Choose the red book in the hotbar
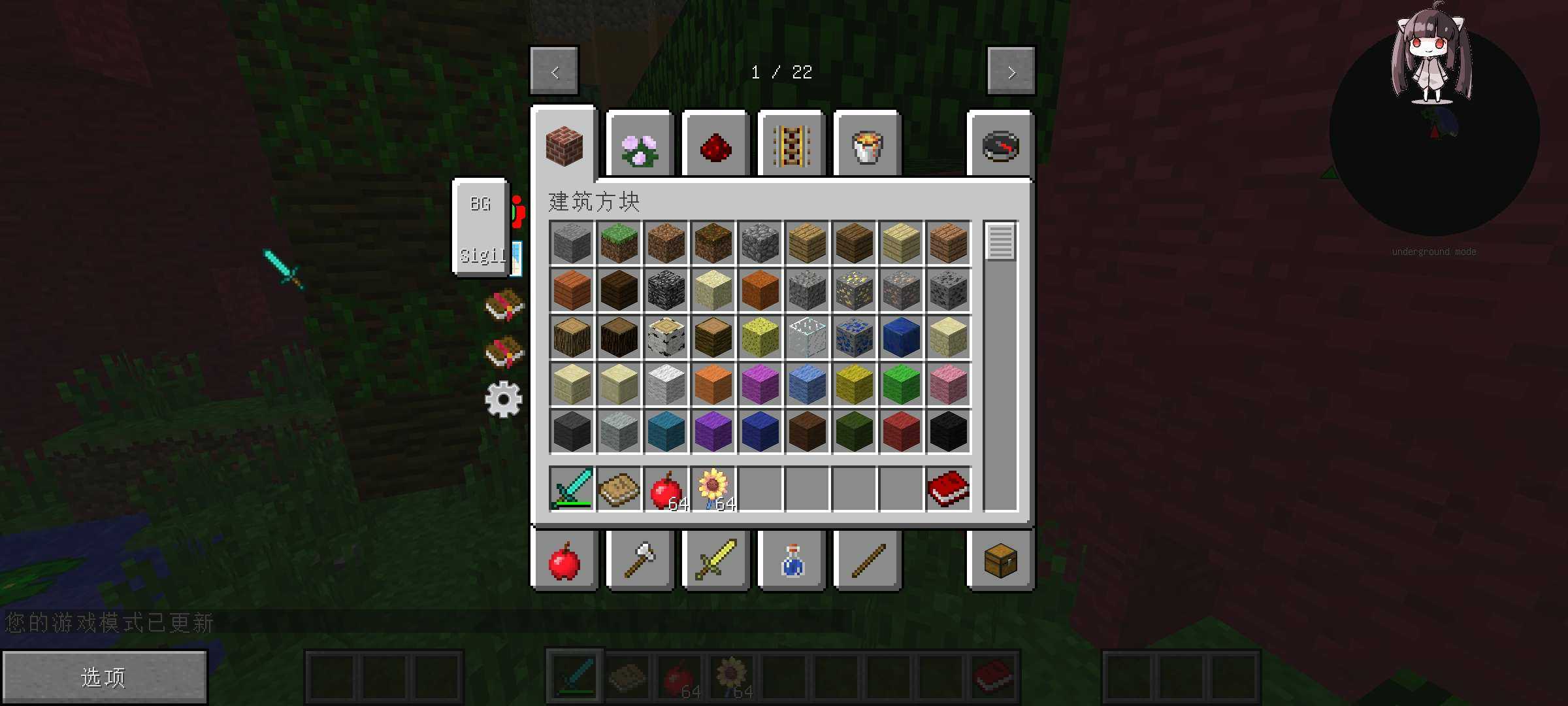Screen dimensions: 1568x706 click(x=948, y=489)
